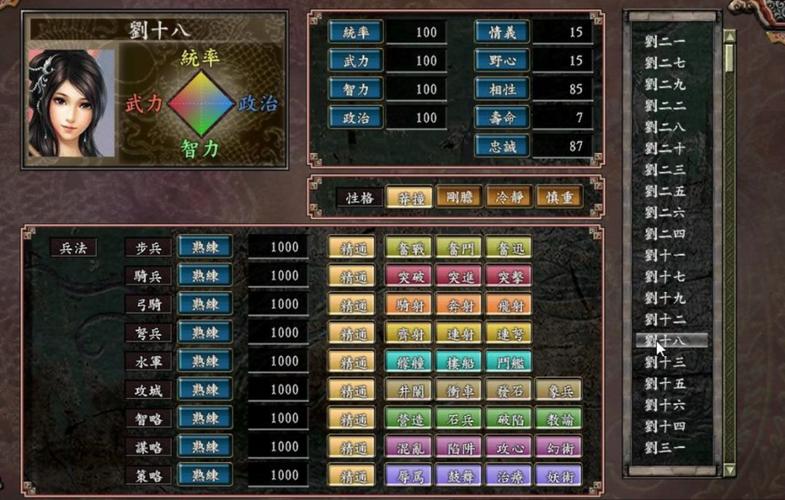Click the character portrait of 劉十八
The width and height of the screenshot is (785, 500).
(68, 103)
